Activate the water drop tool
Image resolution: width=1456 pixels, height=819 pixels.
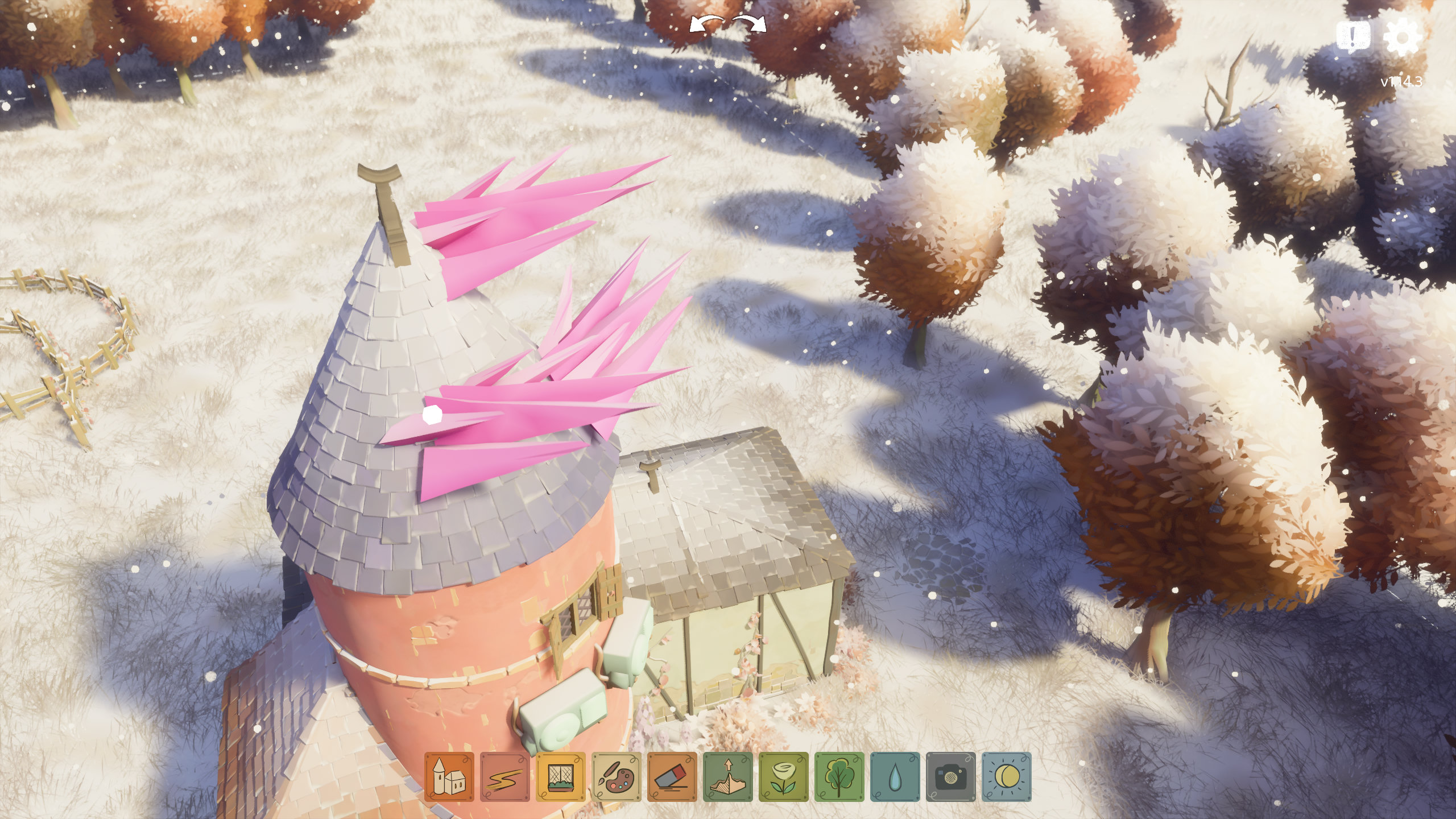[x=895, y=777]
